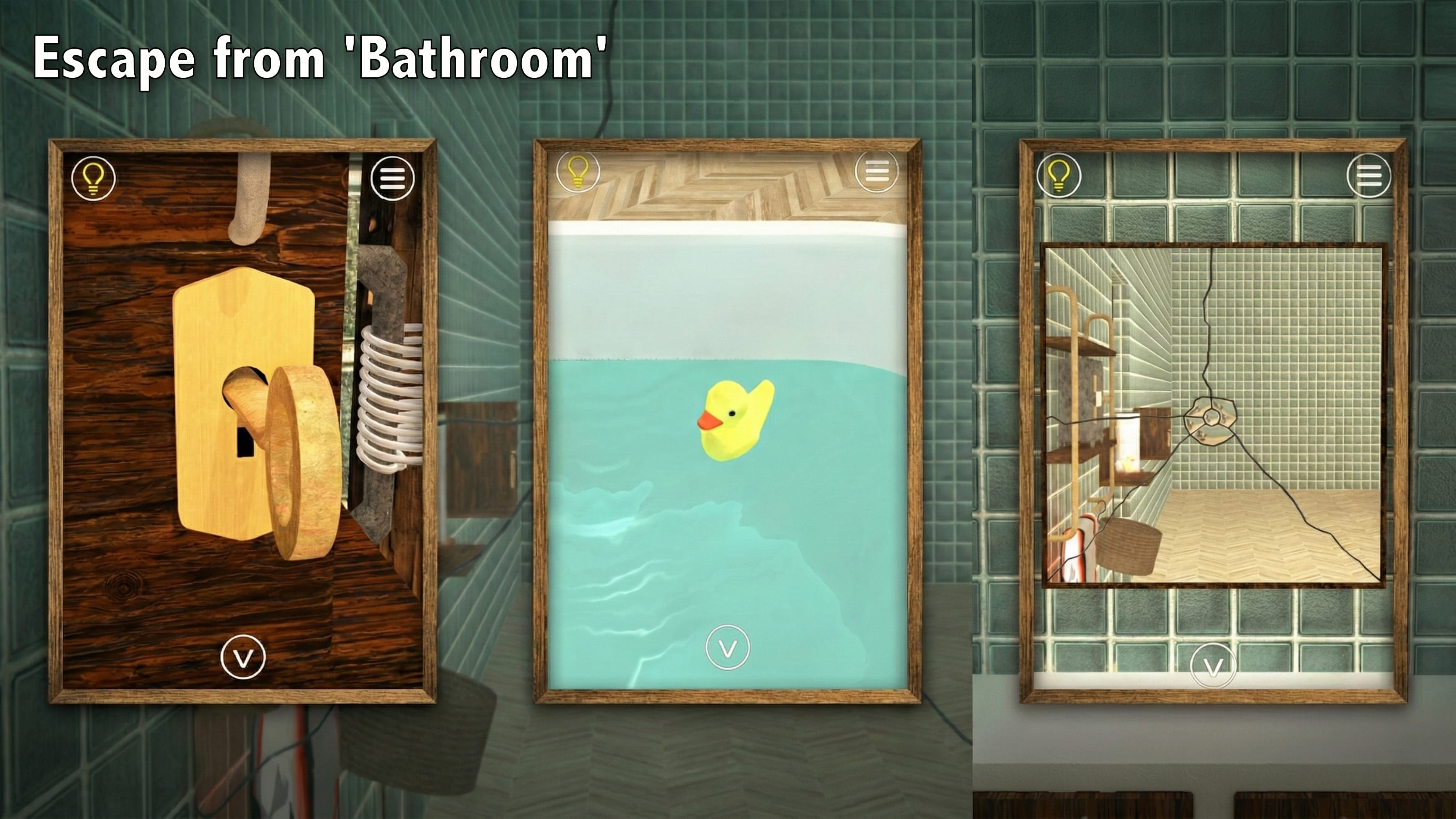Screen dimensions: 1456x819
Task: Open the hint lightbulb in the keyhole panel
Action: [x=93, y=179]
